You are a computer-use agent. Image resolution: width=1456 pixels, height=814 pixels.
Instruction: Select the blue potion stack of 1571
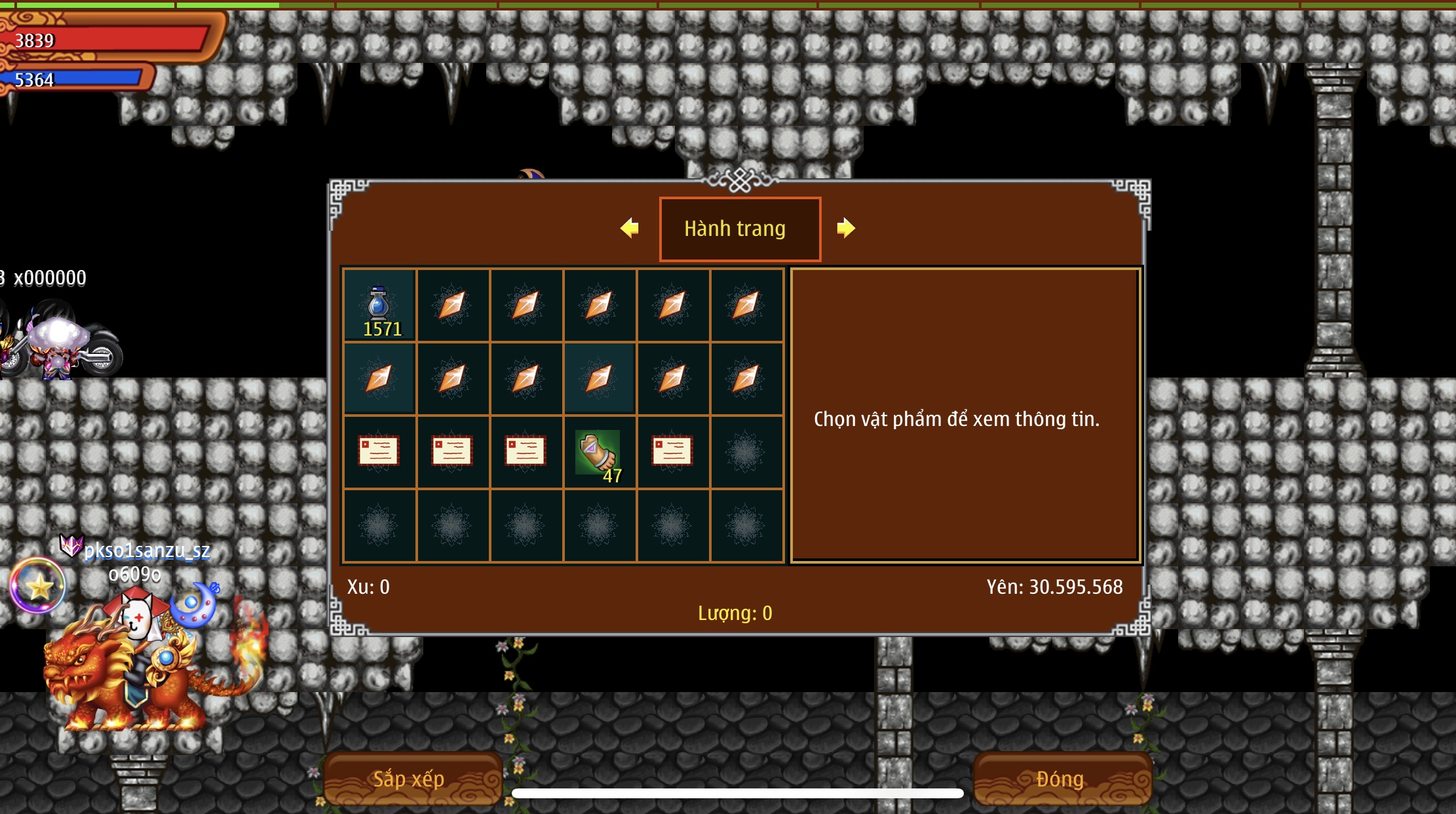click(x=379, y=305)
